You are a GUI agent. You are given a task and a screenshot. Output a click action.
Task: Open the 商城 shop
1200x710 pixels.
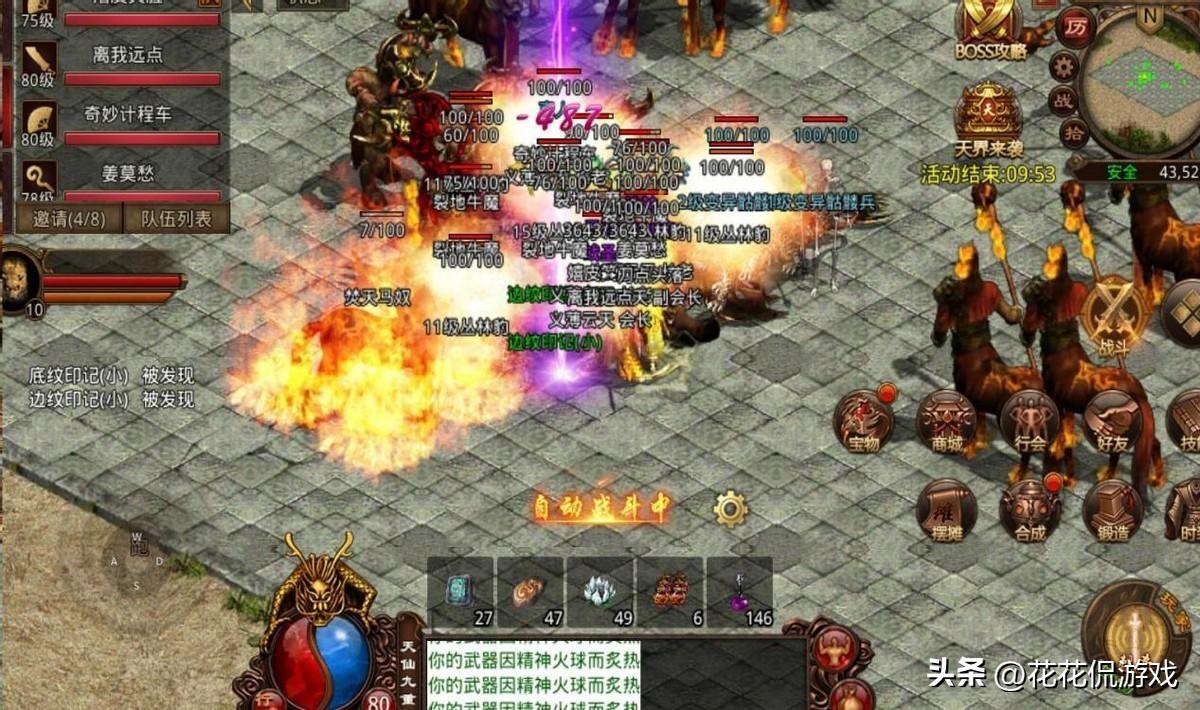click(946, 420)
